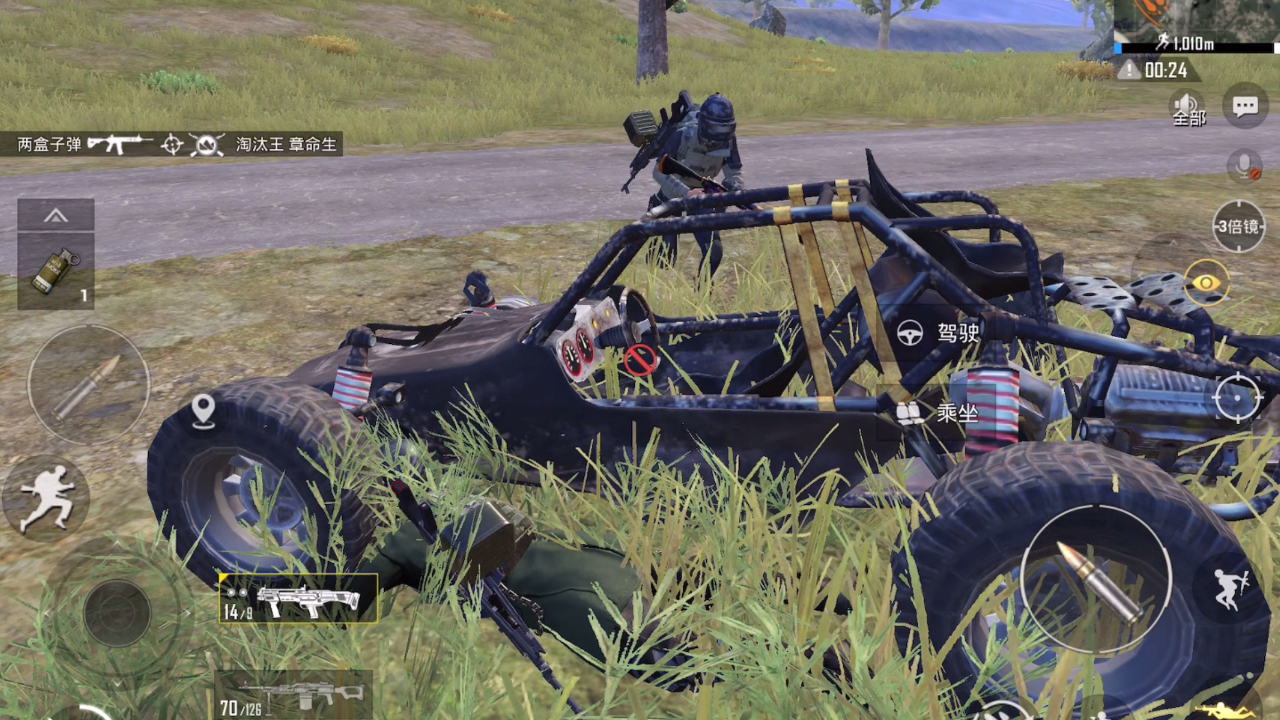1280x720 pixels.
Task: Fire using the left bullet button
Action: [88, 385]
